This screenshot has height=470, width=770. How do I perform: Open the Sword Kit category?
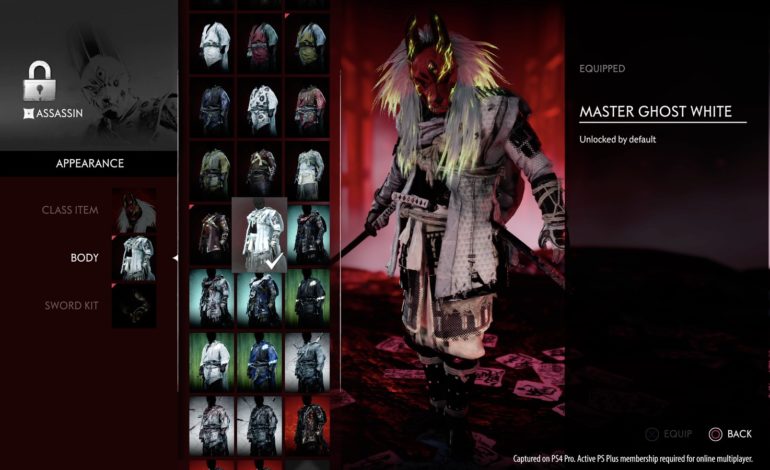[x=70, y=305]
